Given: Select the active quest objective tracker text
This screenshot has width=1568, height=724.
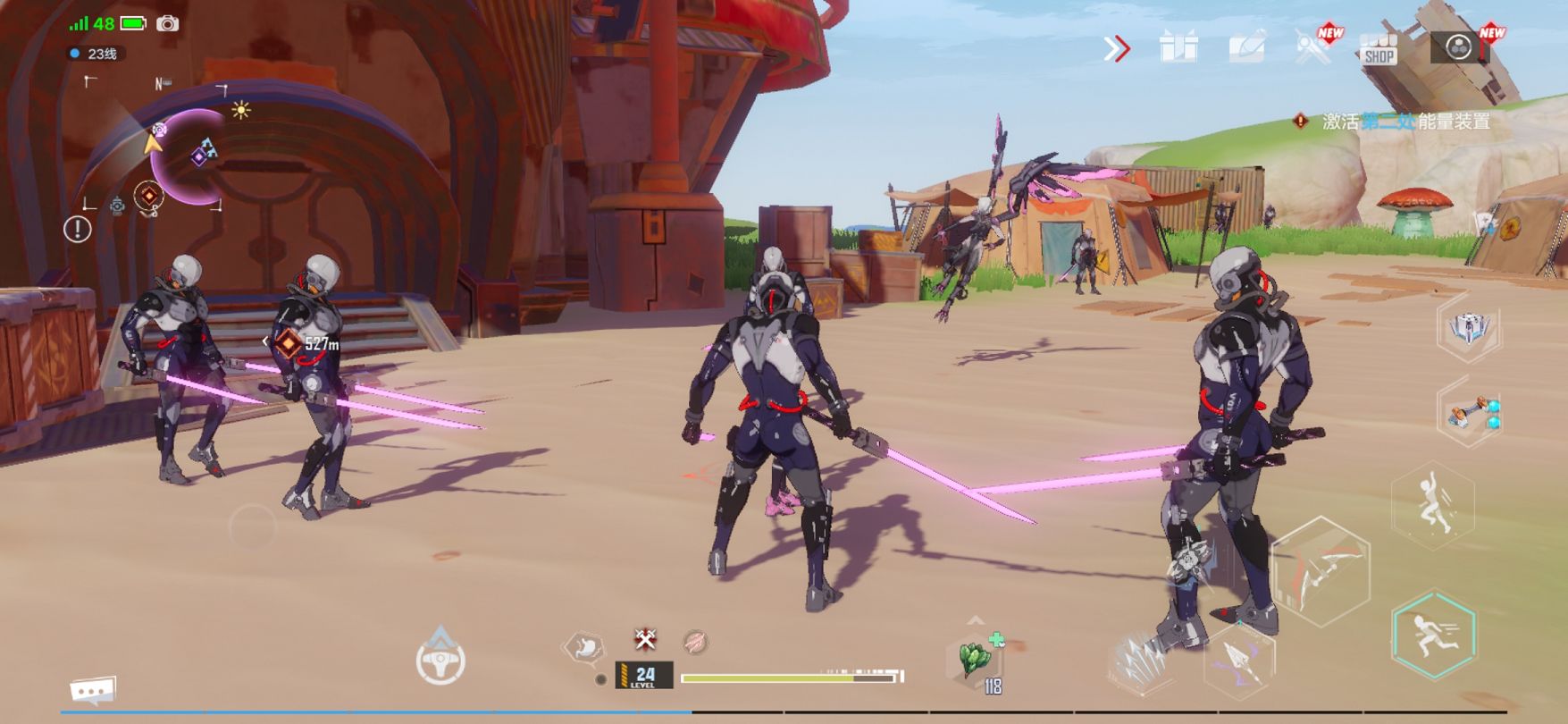Looking at the screenshot, I should coord(1404,122).
